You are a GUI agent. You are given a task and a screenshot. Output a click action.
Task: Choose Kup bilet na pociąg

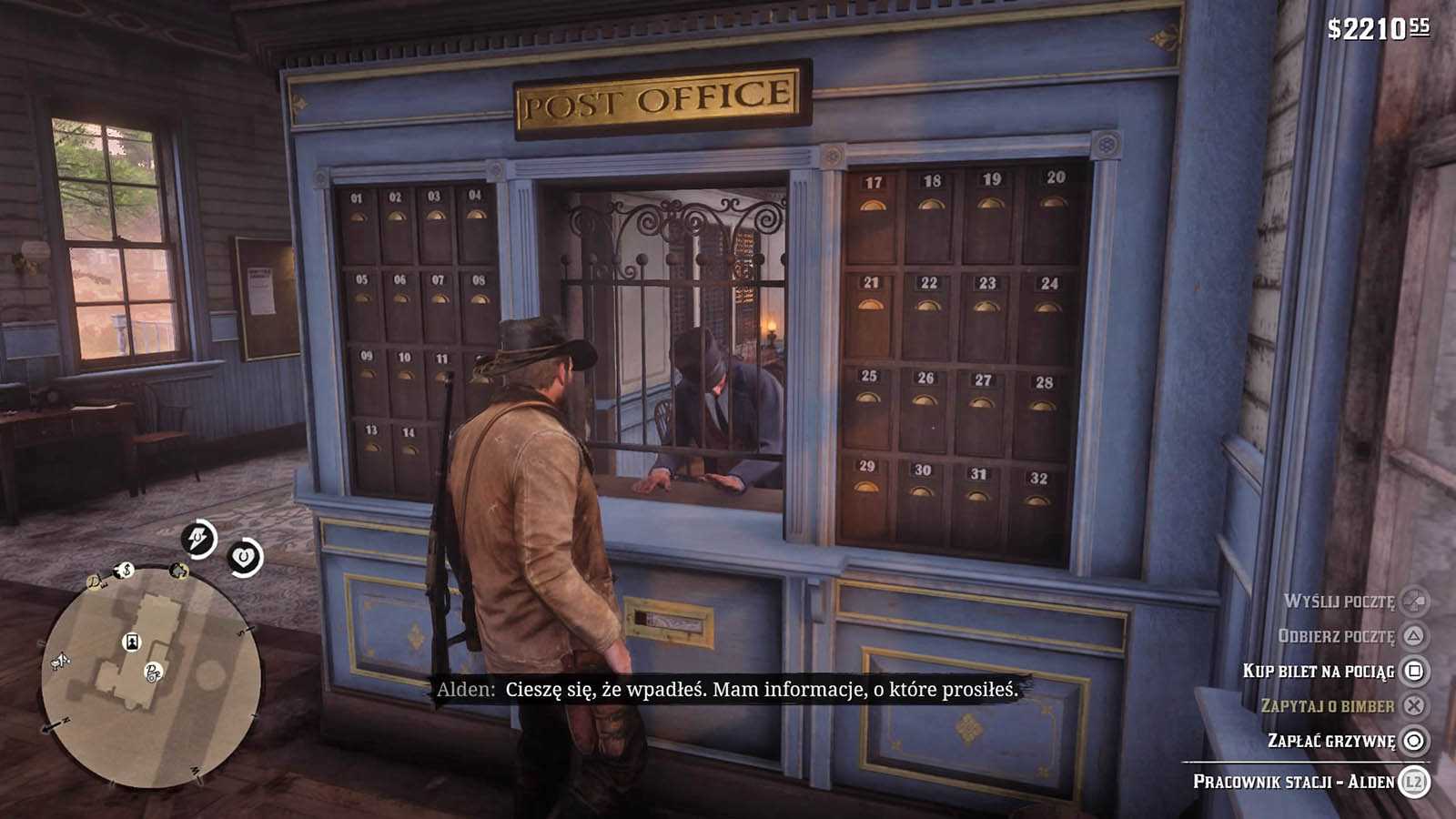click(1319, 672)
